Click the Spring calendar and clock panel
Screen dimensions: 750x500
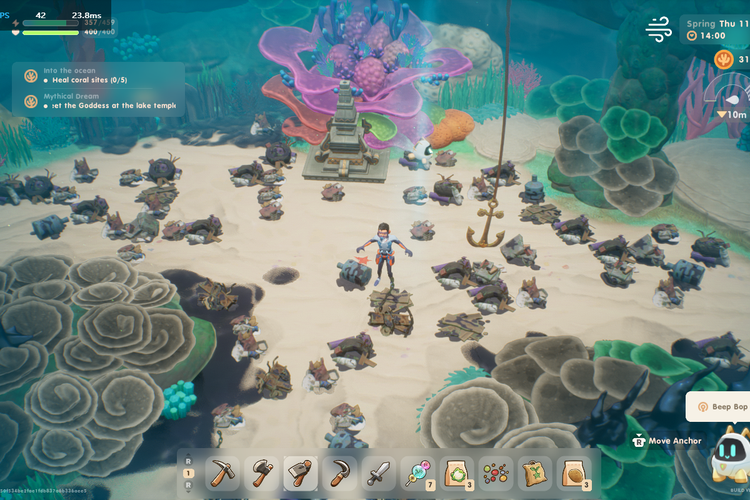[714, 29]
